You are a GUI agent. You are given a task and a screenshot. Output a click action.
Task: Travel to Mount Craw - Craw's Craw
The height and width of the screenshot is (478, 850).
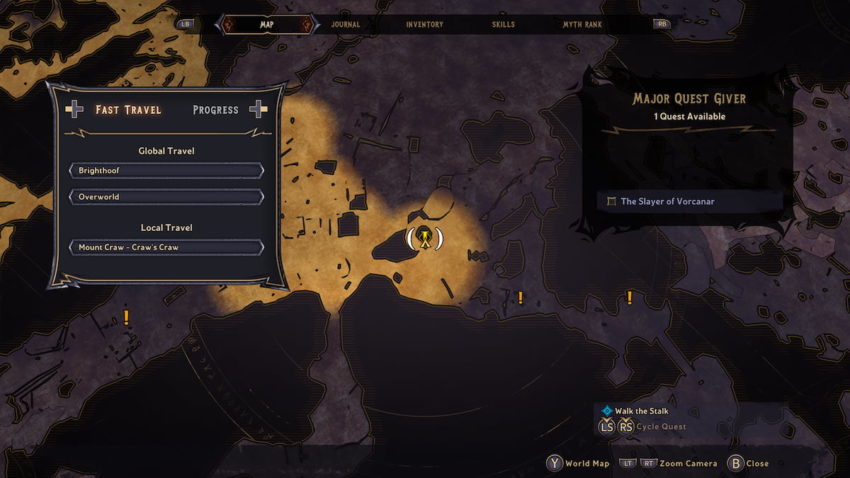(166, 247)
